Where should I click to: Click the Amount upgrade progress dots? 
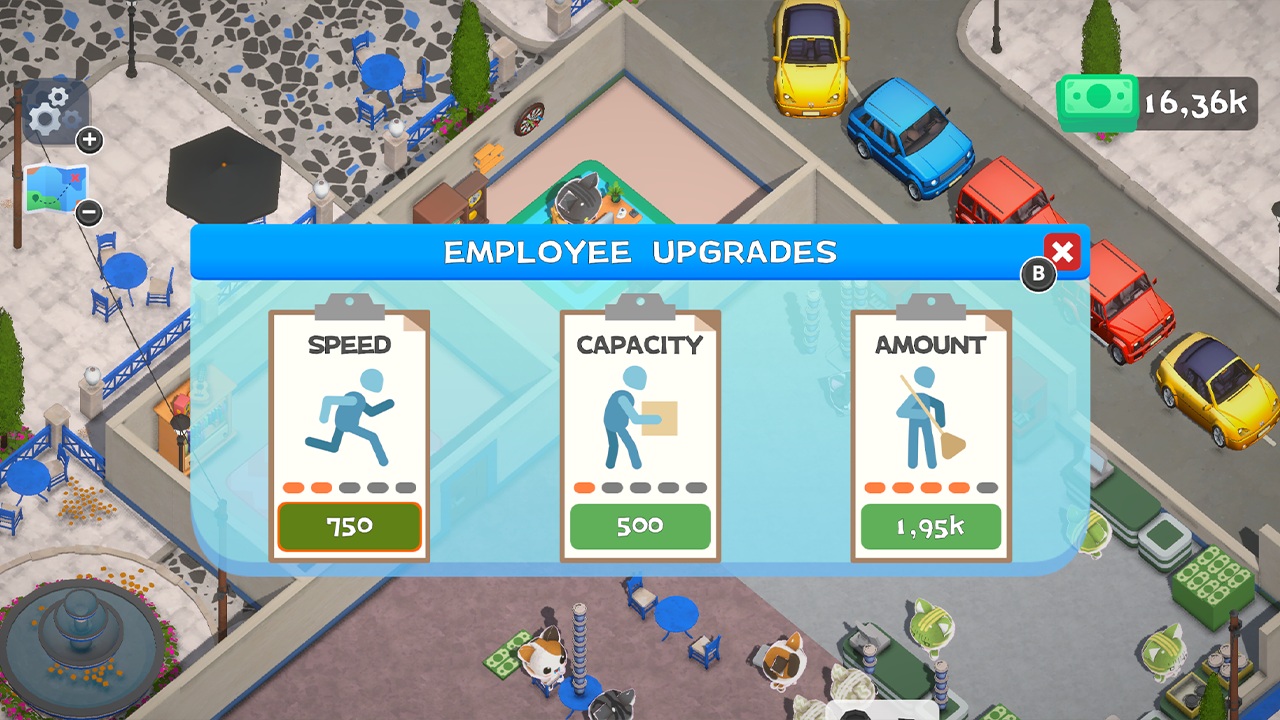point(931,486)
